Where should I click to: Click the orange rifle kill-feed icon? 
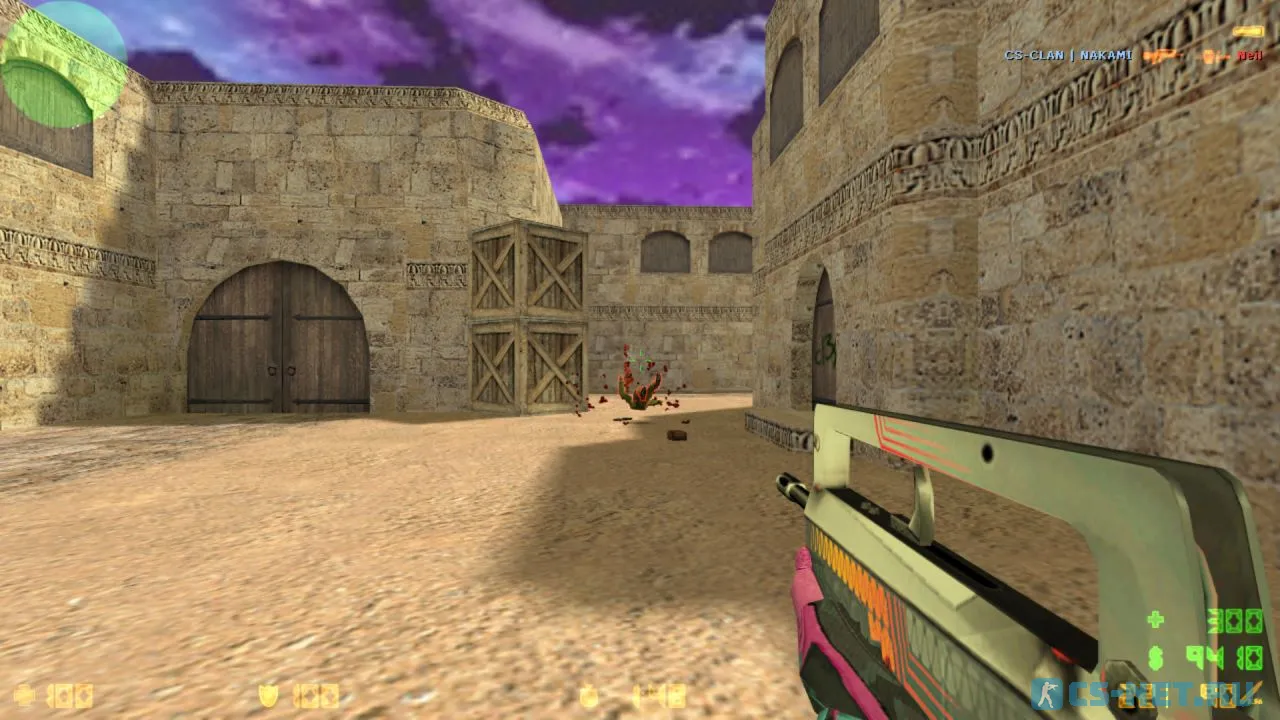[1165, 58]
